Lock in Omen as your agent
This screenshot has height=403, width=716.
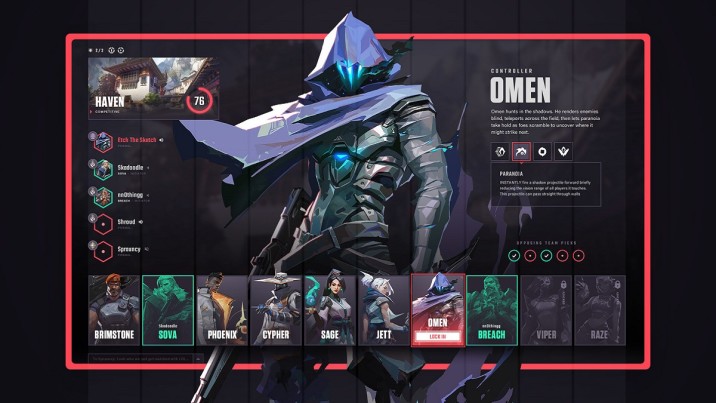click(438, 336)
